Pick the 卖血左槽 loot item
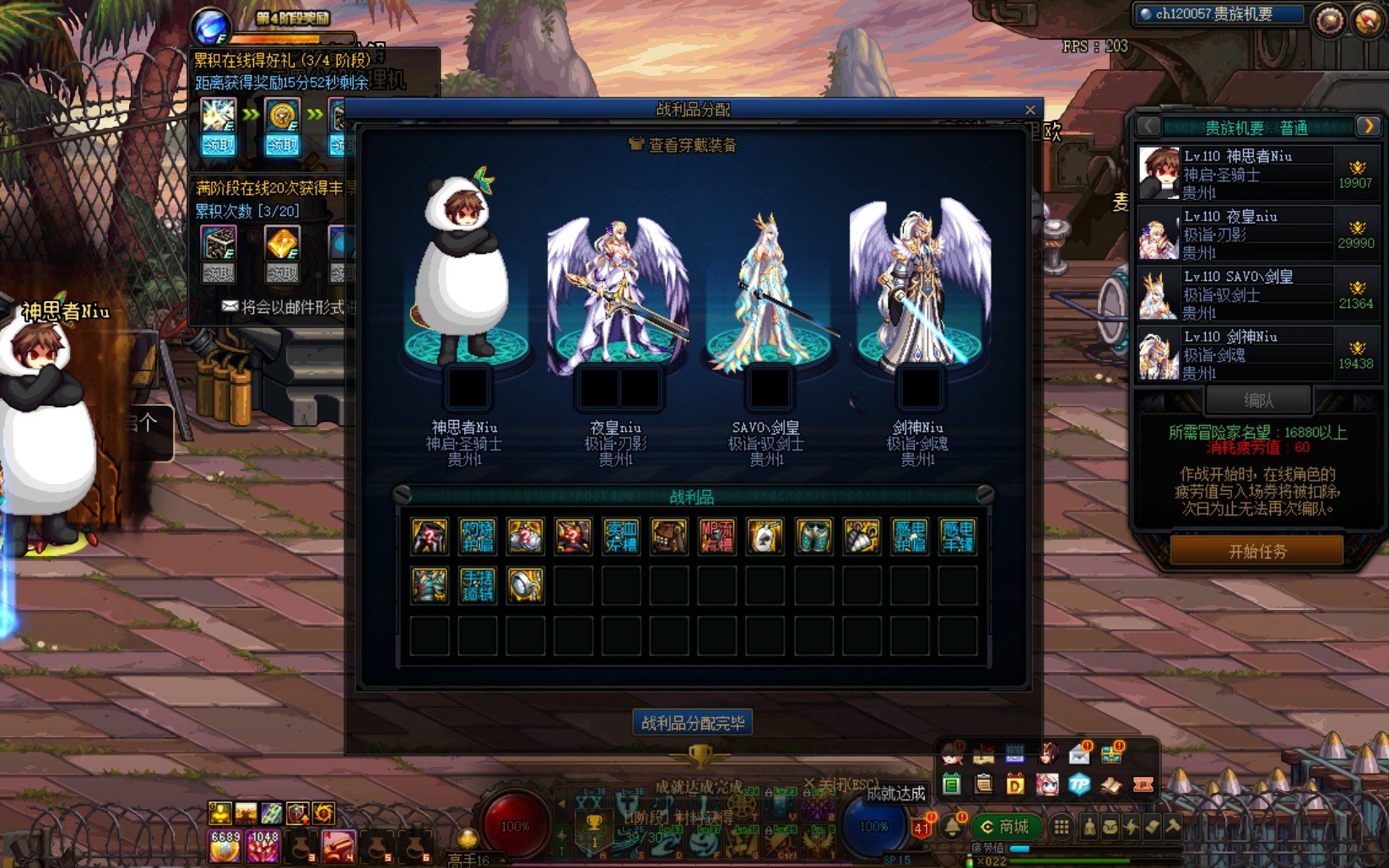Image resolution: width=1389 pixels, height=868 pixels. pos(621,536)
